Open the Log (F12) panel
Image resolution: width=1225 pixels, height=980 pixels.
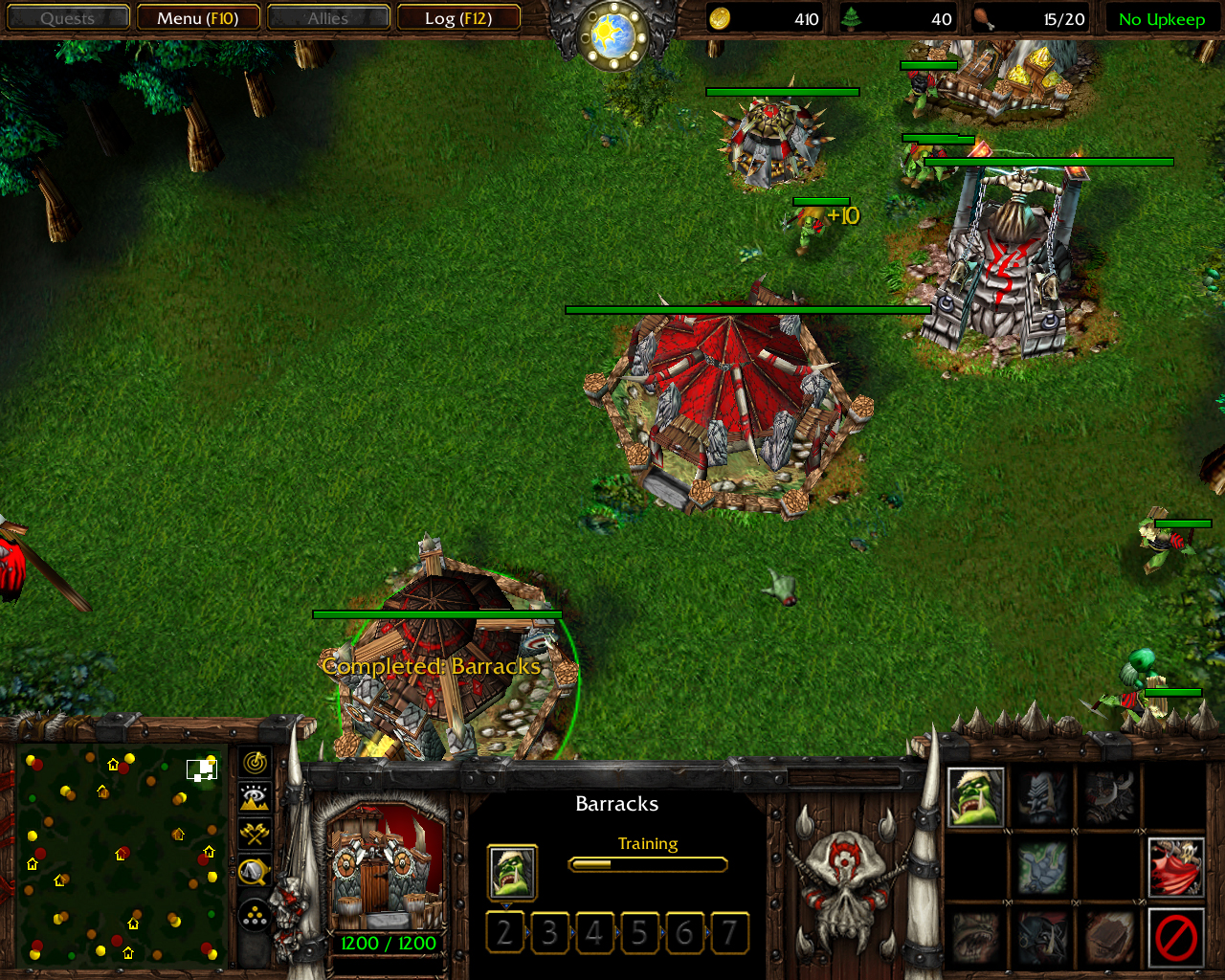[x=458, y=18]
